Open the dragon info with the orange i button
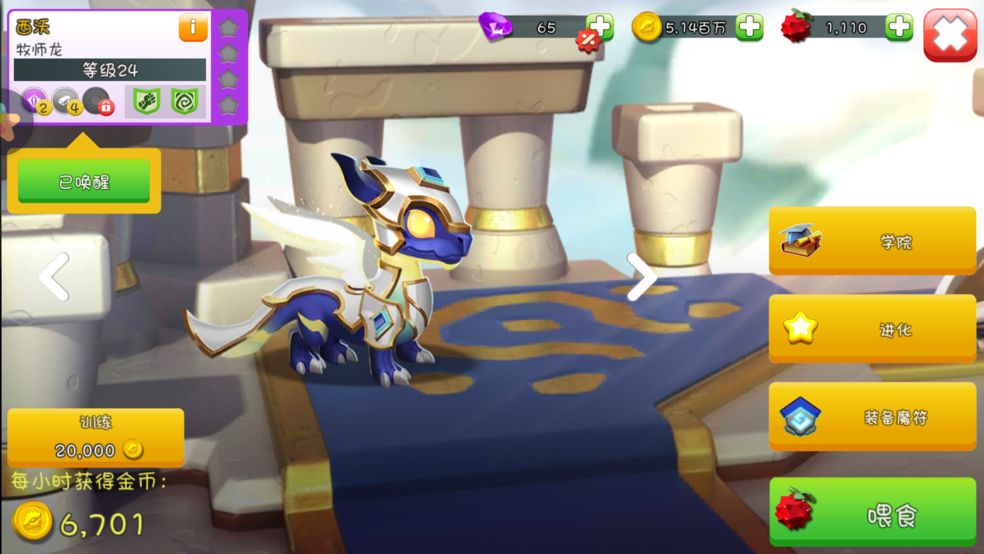This screenshot has height=554, width=984. point(193,28)
